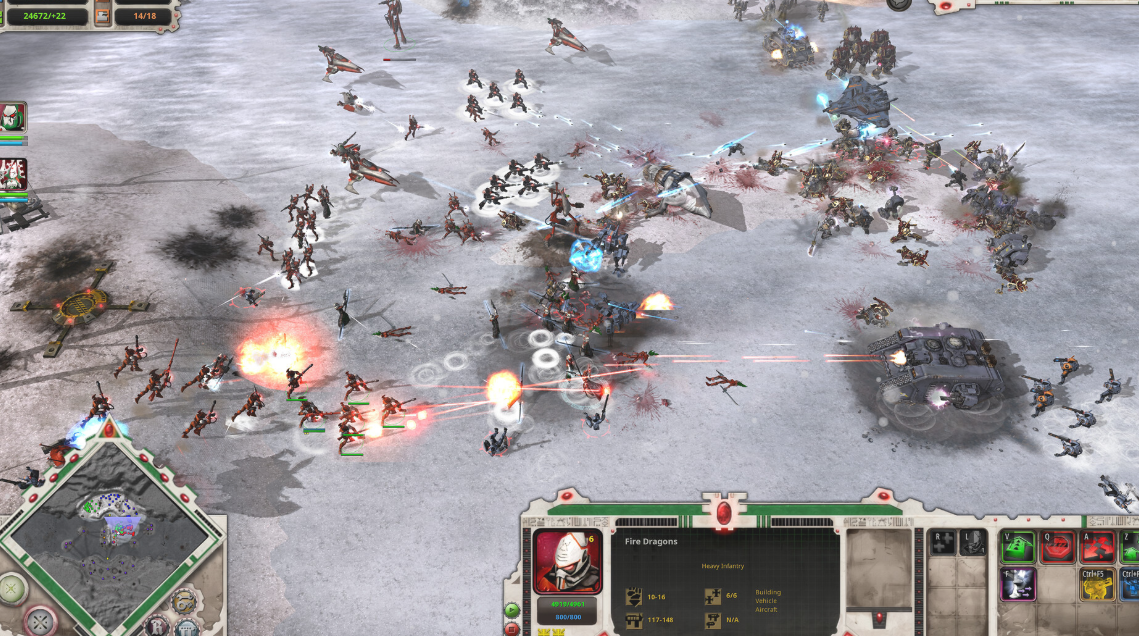Click the green round button beside minimap
The image size is (1139, 636).
[x=12, y=588]
